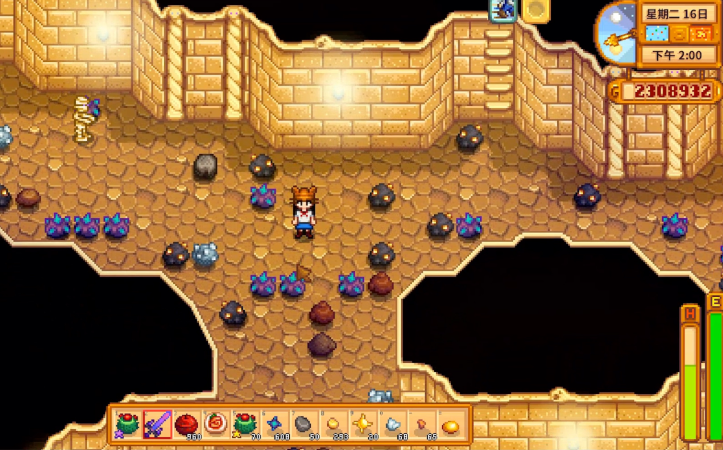The height and width of the screenshot is (450, 723).
Task: Select the purple galaxy sword slot
Action: (x=157, y=425)
